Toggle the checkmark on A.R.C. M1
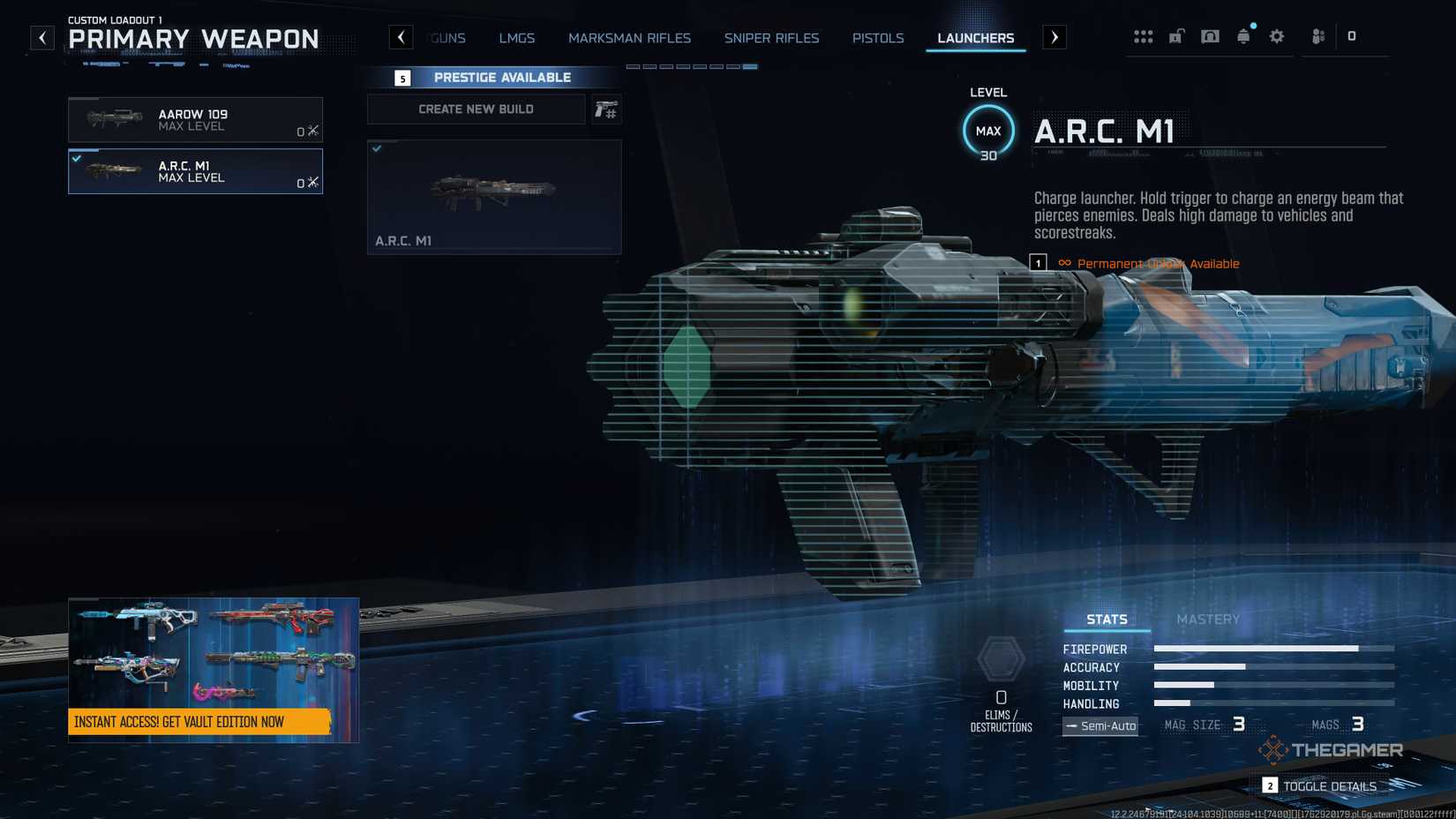 point(79,159)
